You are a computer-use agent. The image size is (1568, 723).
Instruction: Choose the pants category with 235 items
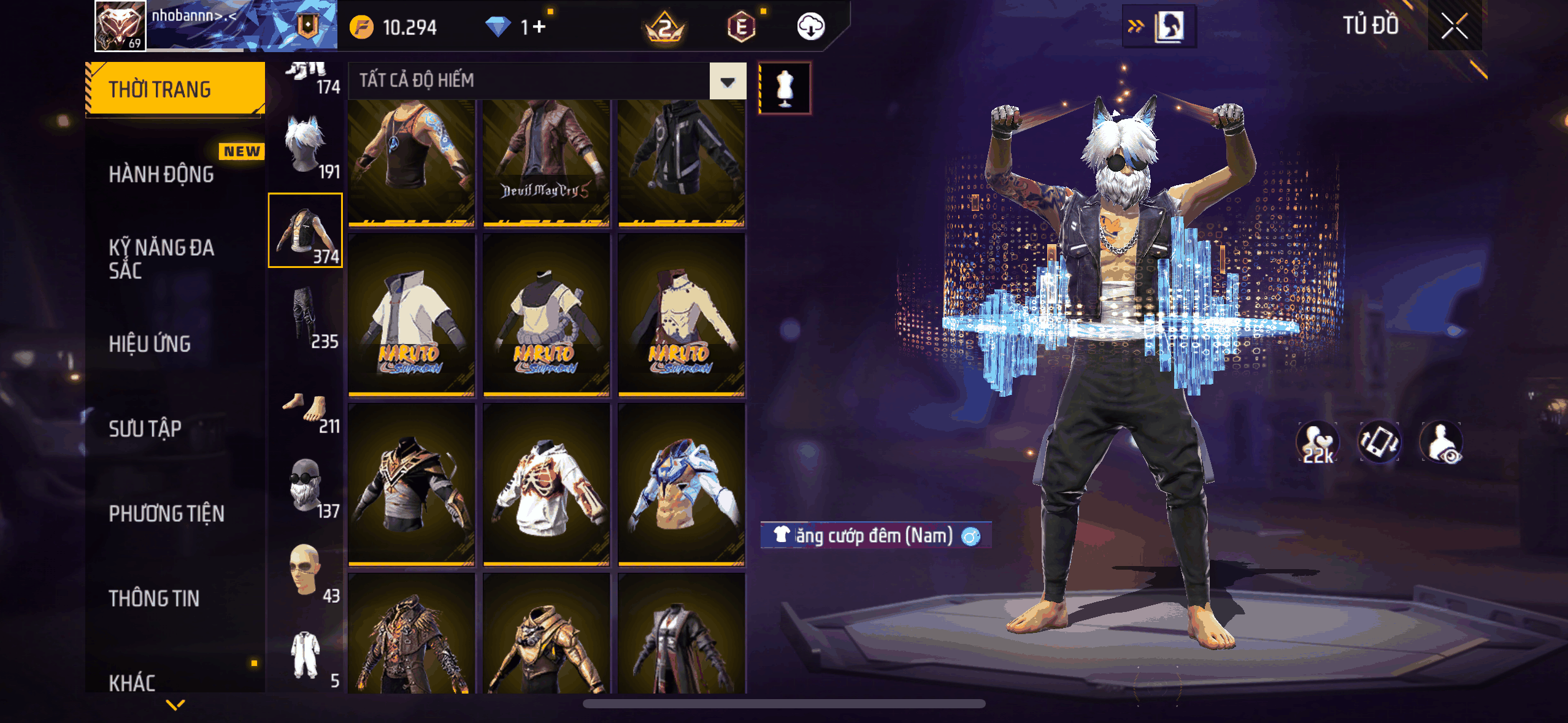tap(306, 315)
